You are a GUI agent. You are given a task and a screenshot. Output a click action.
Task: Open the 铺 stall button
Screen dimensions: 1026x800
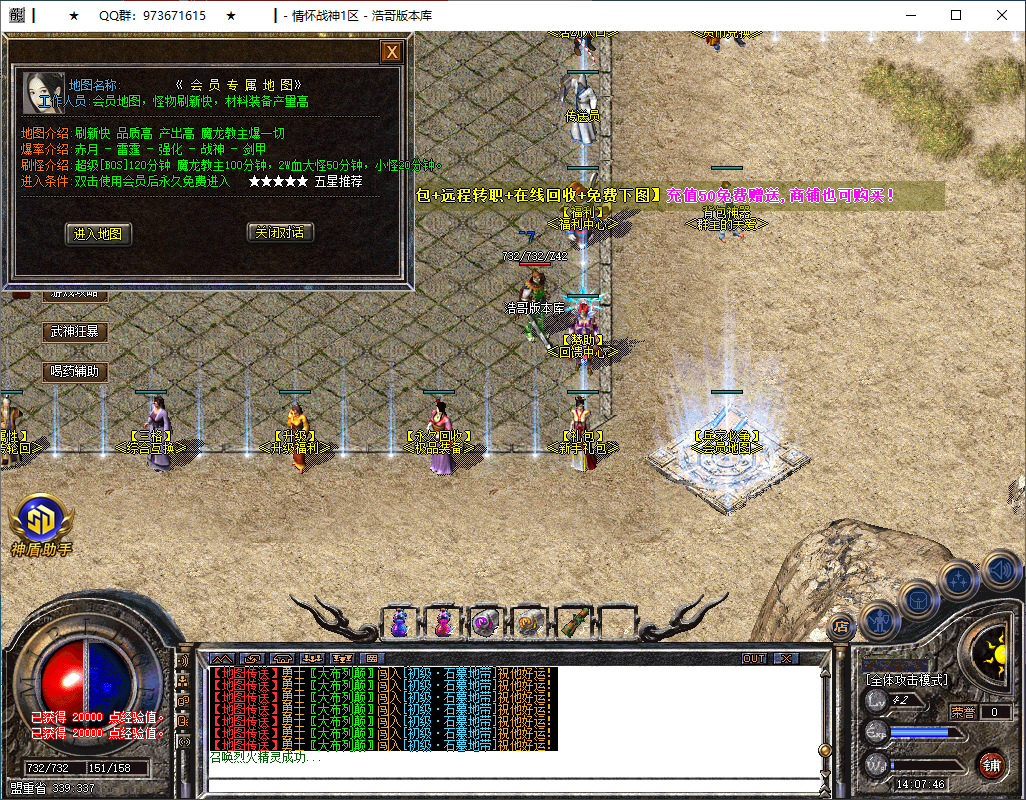pyautogui.click(x=991, y=766)
